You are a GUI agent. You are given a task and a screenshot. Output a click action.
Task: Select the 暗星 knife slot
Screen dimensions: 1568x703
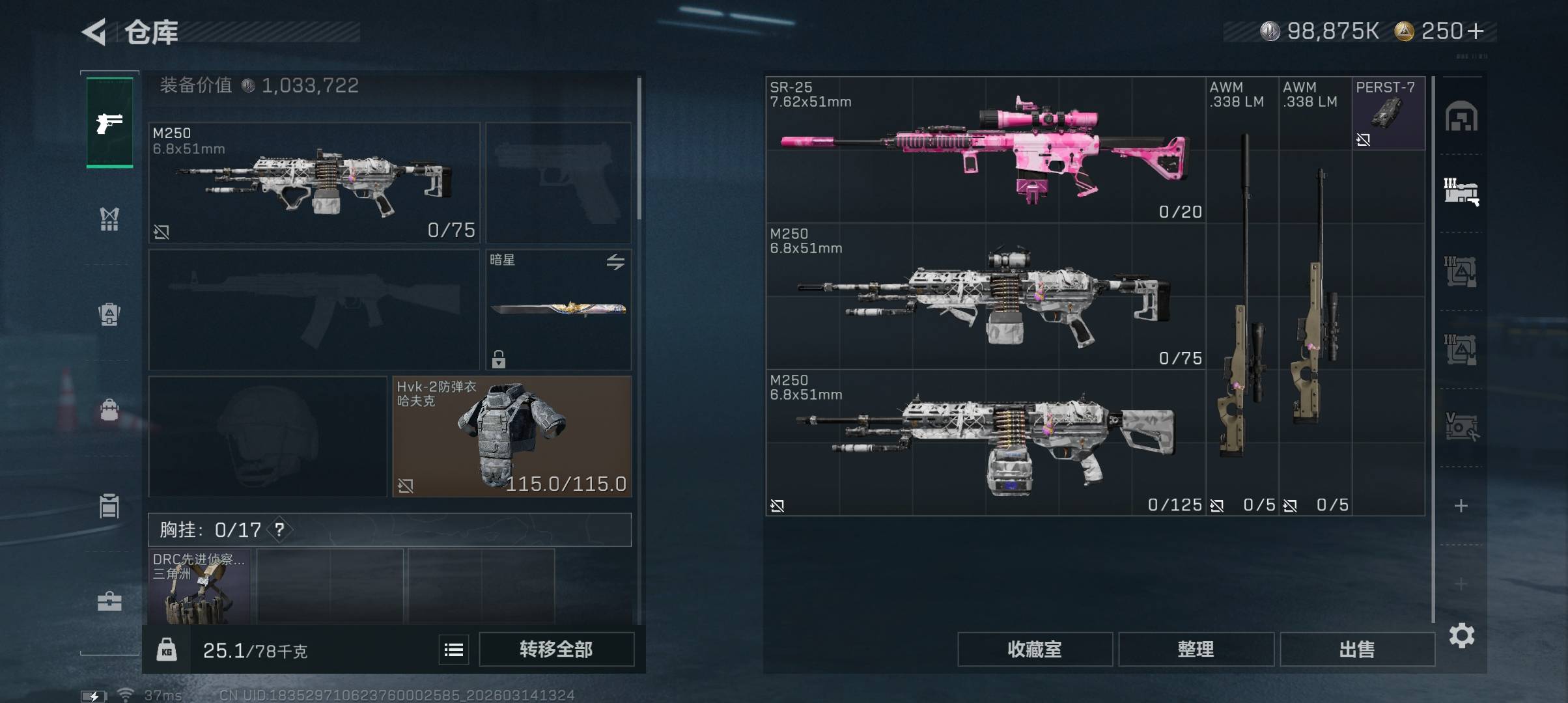click(558, 309)
